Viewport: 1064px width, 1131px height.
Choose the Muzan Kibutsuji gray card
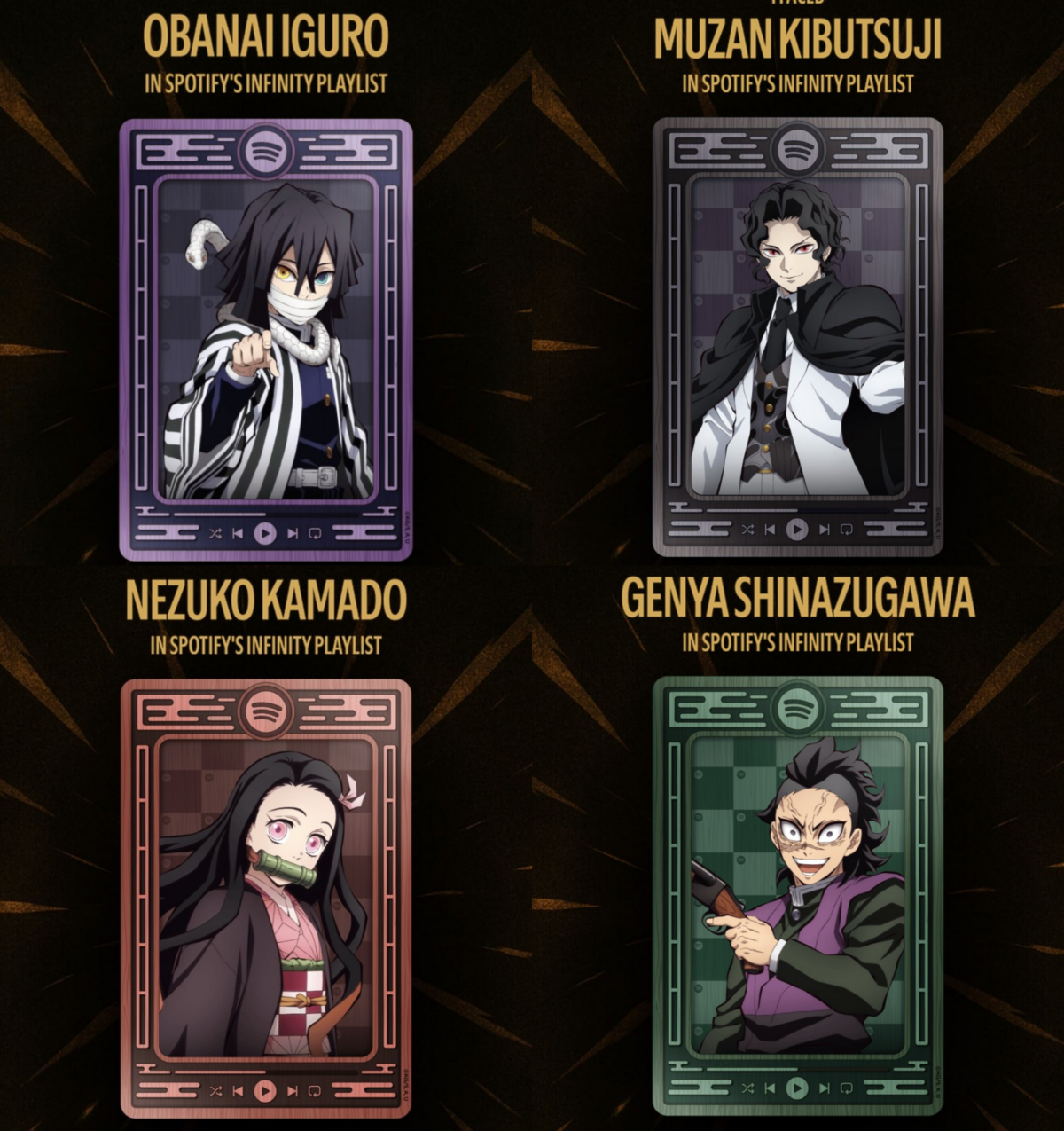pos(798,337)
